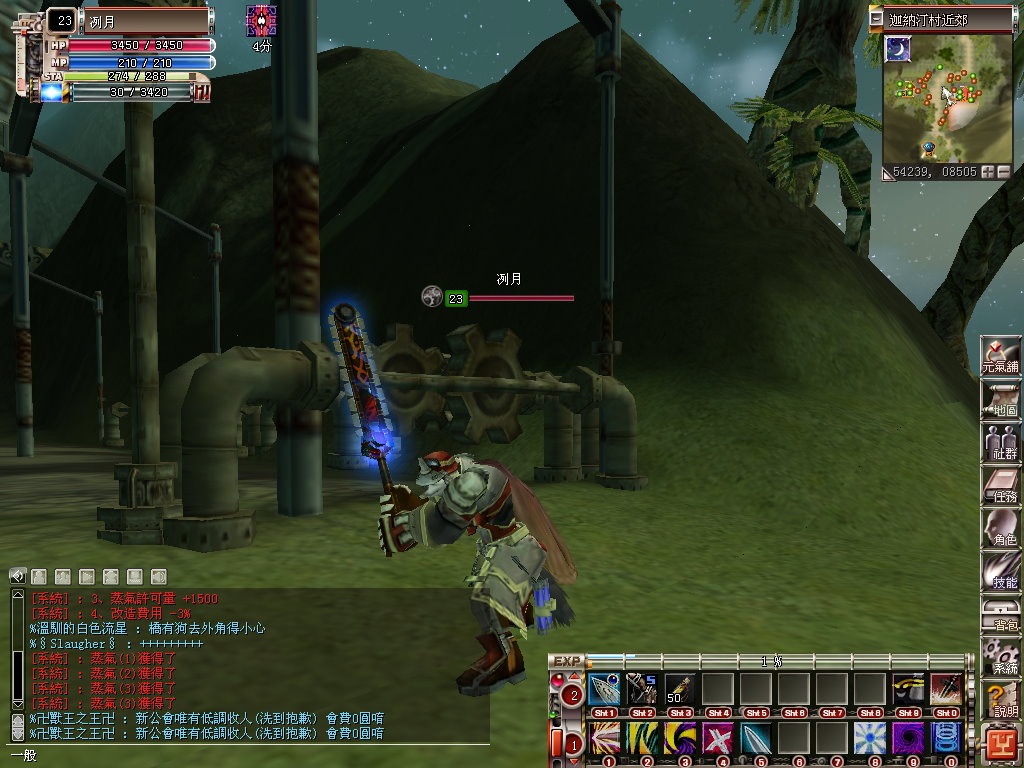Open the 社群 community menu
This screenshot has height=768, width=1024.
1000,441
